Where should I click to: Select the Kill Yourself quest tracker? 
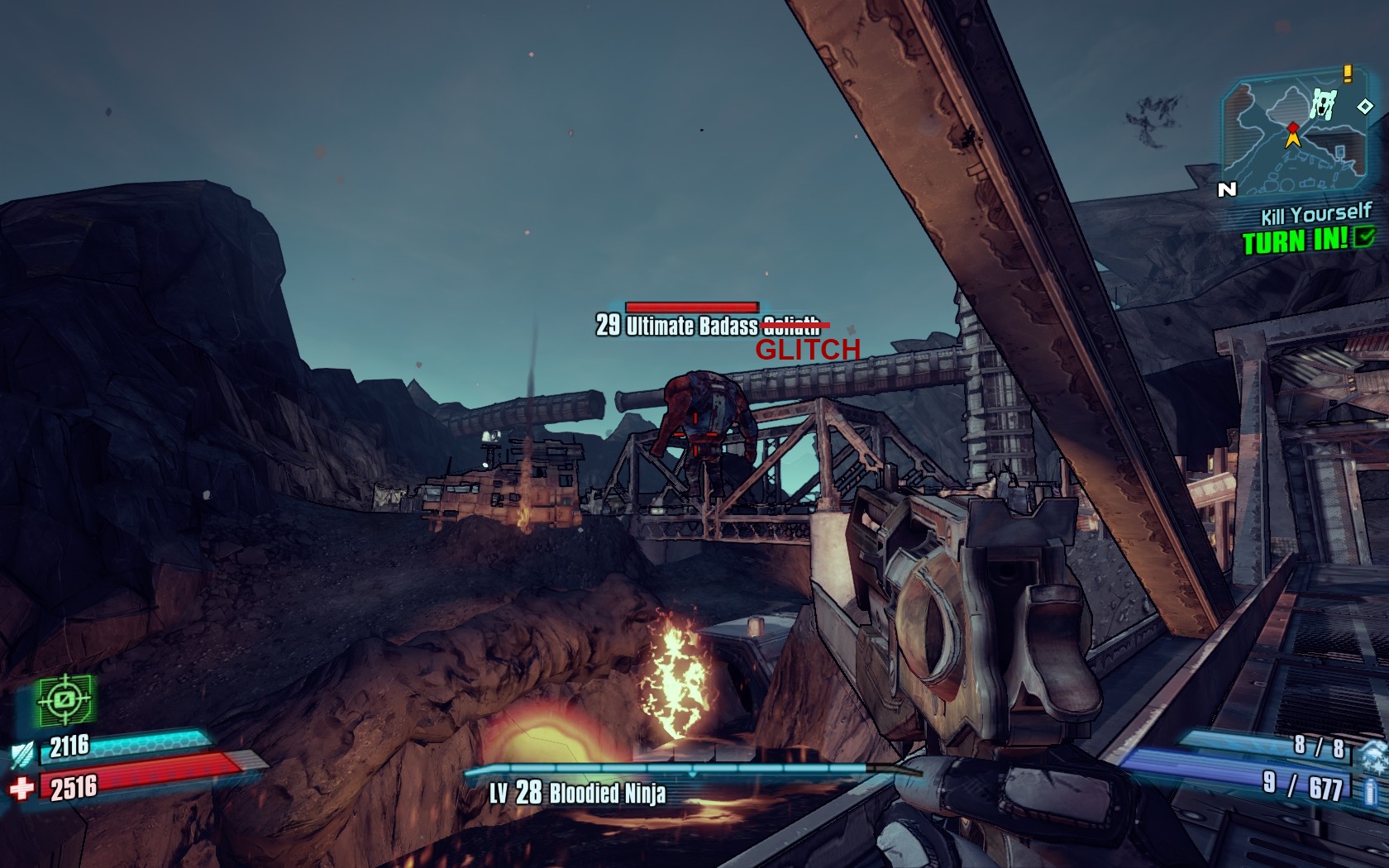click(1315, 215)
